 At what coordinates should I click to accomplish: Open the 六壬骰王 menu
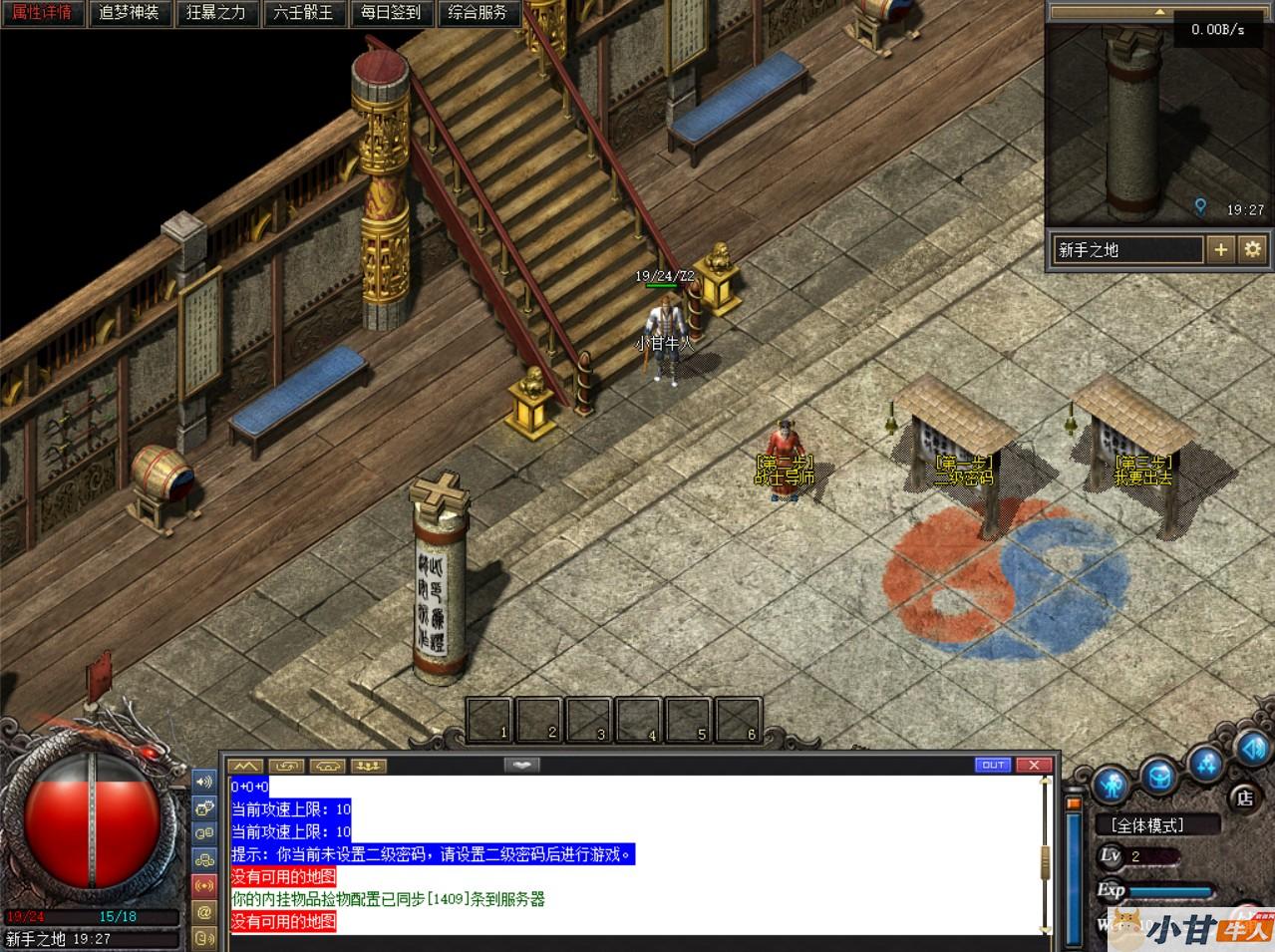303,13
